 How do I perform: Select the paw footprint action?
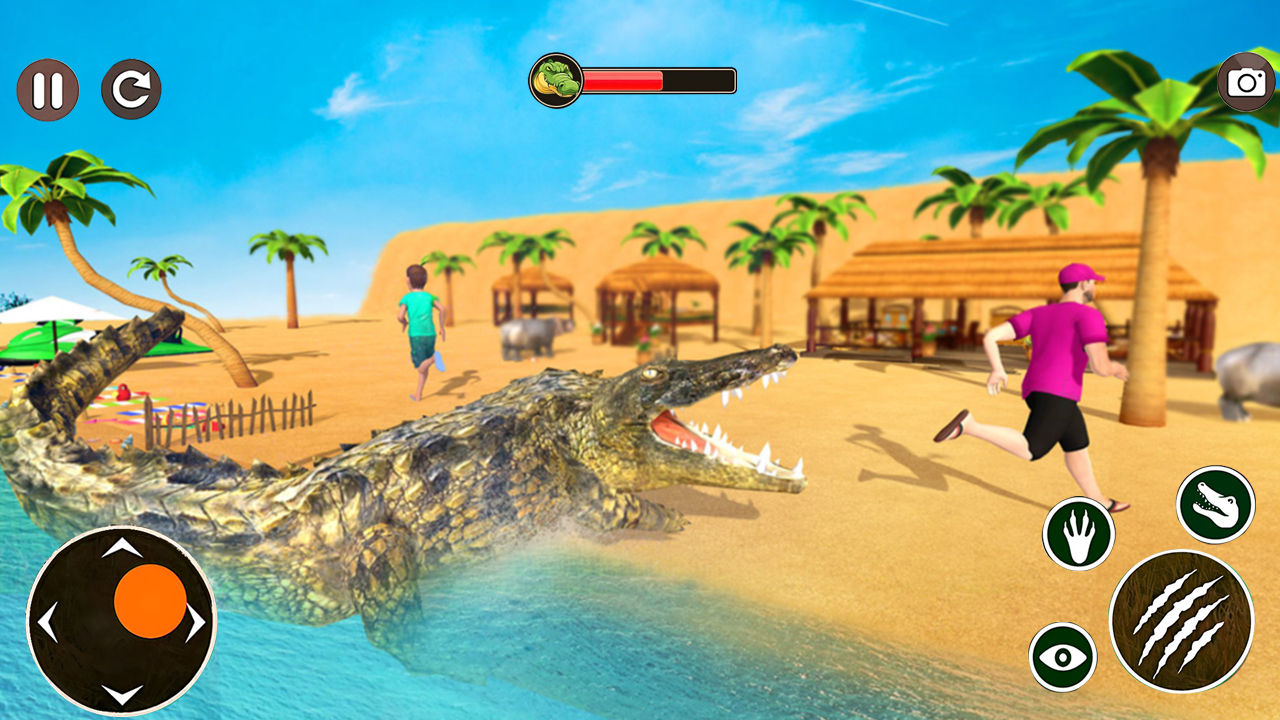(1078, 534)
